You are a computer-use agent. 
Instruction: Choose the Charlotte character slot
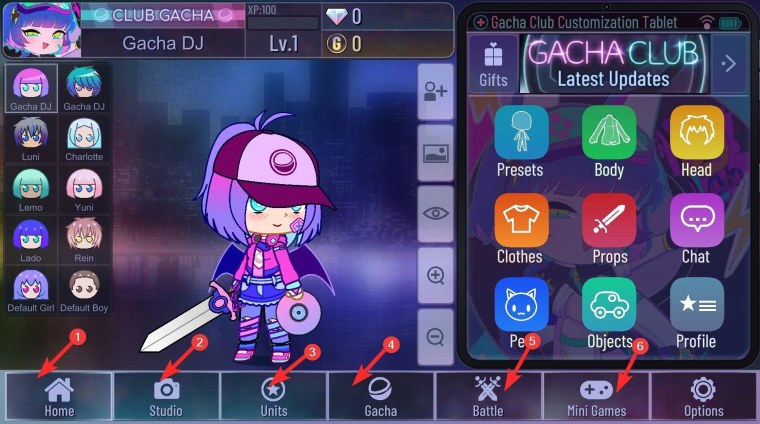(84, 139)
